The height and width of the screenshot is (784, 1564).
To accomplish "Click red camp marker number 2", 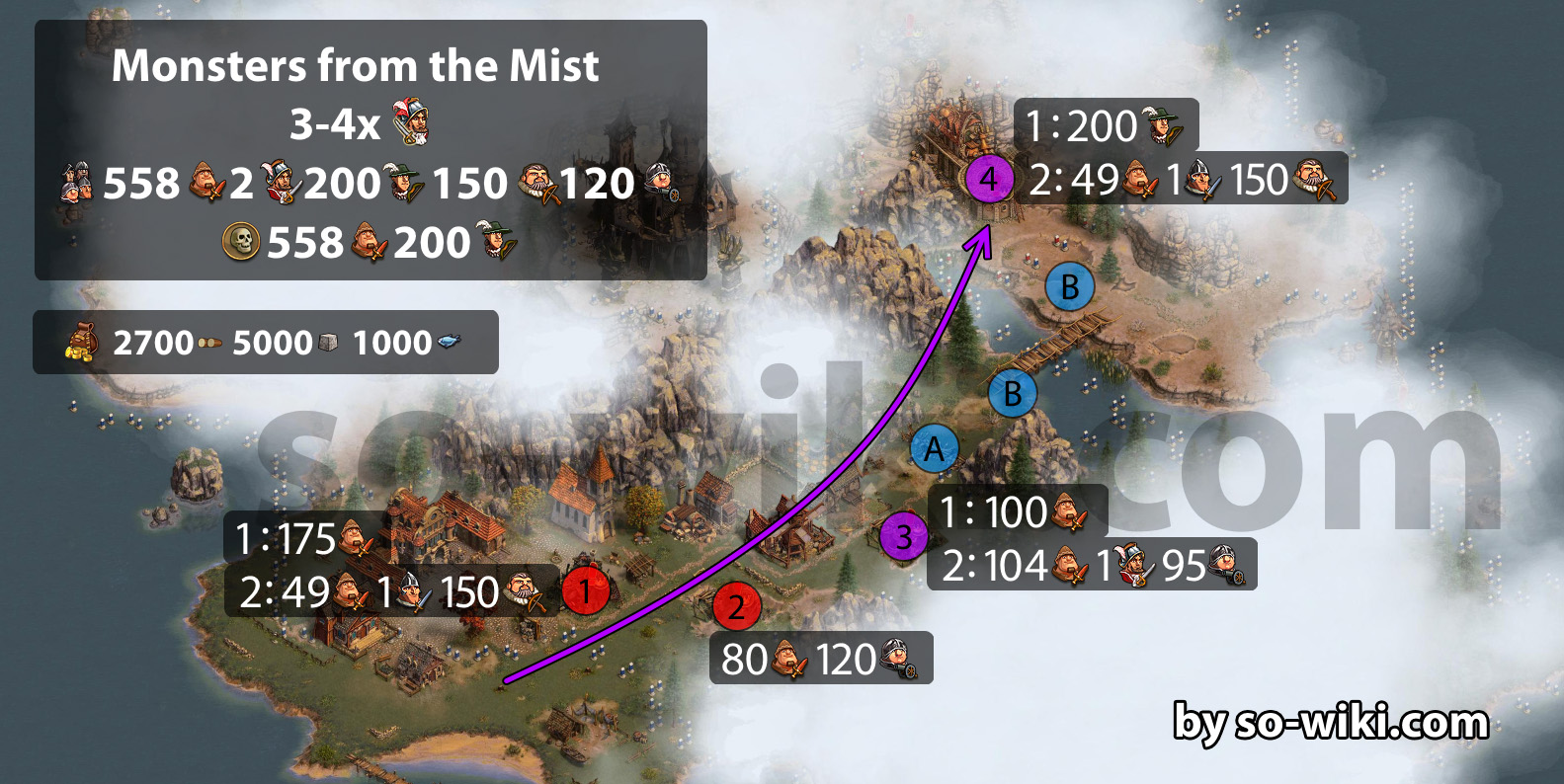I will coord(736,607).
